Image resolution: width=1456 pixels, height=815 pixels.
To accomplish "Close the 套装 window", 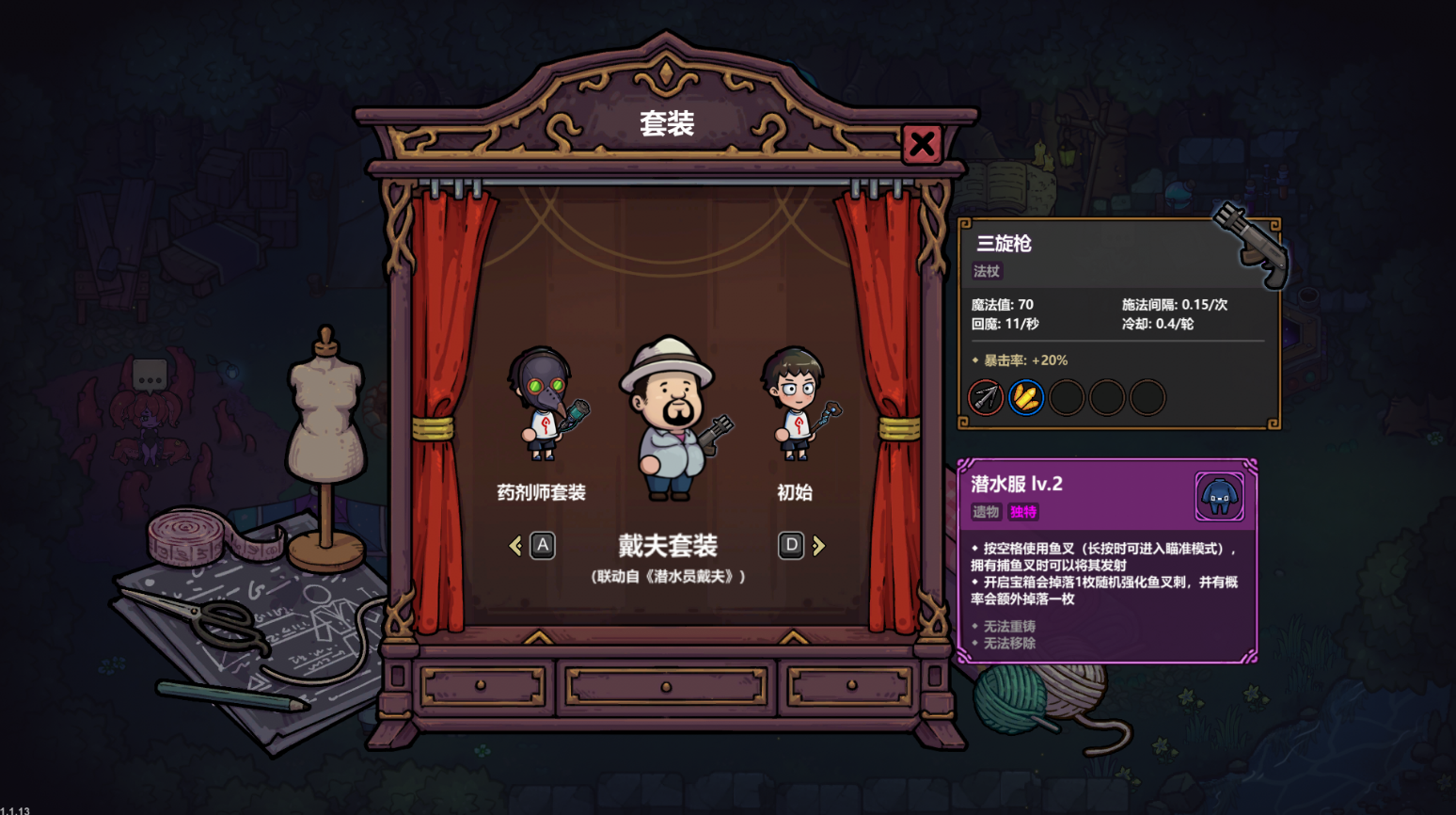I will click(x=921, y=143).
